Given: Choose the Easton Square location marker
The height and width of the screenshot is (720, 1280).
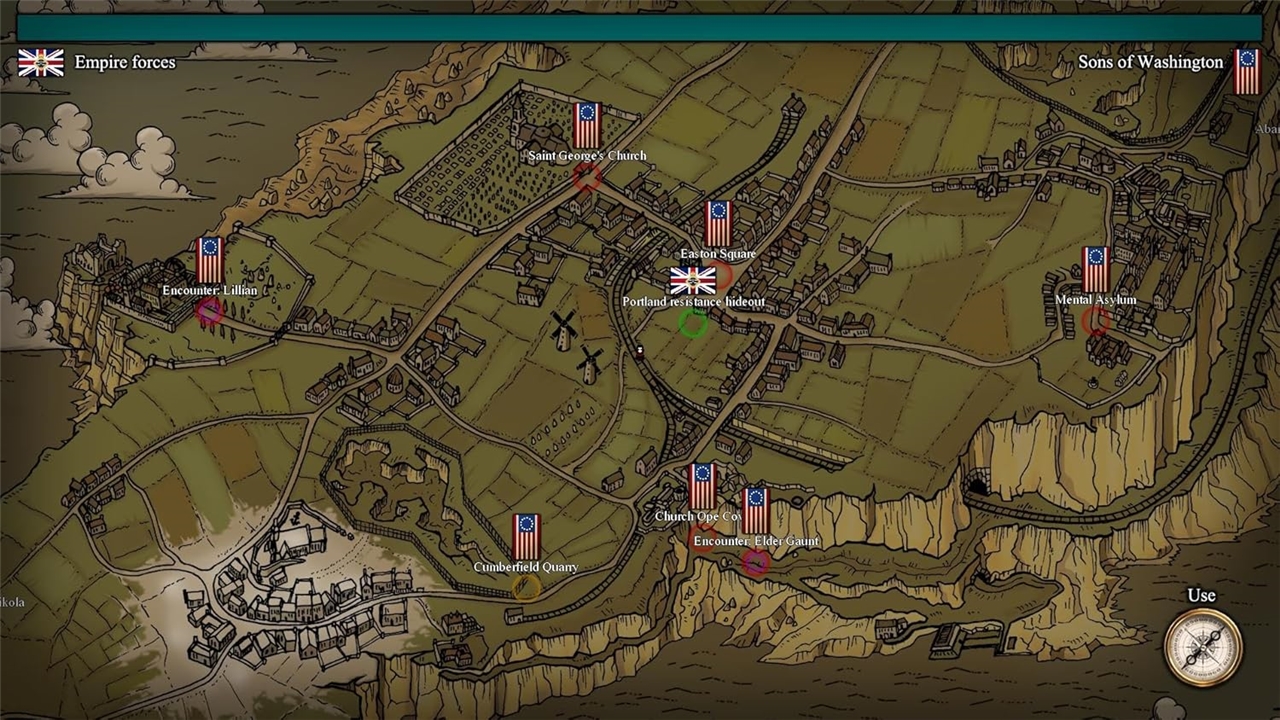Looking at the screenshot, I should [x=722, y=275].
